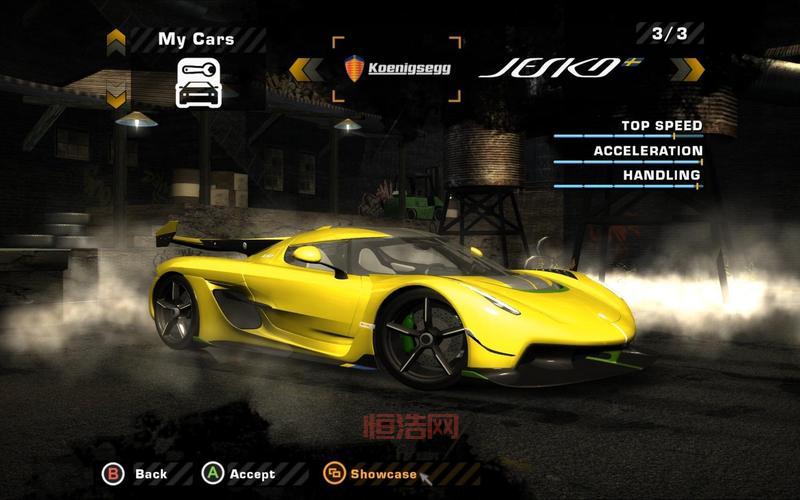
Task: Go to the previous car with left arrow
Action: (301, 68)
